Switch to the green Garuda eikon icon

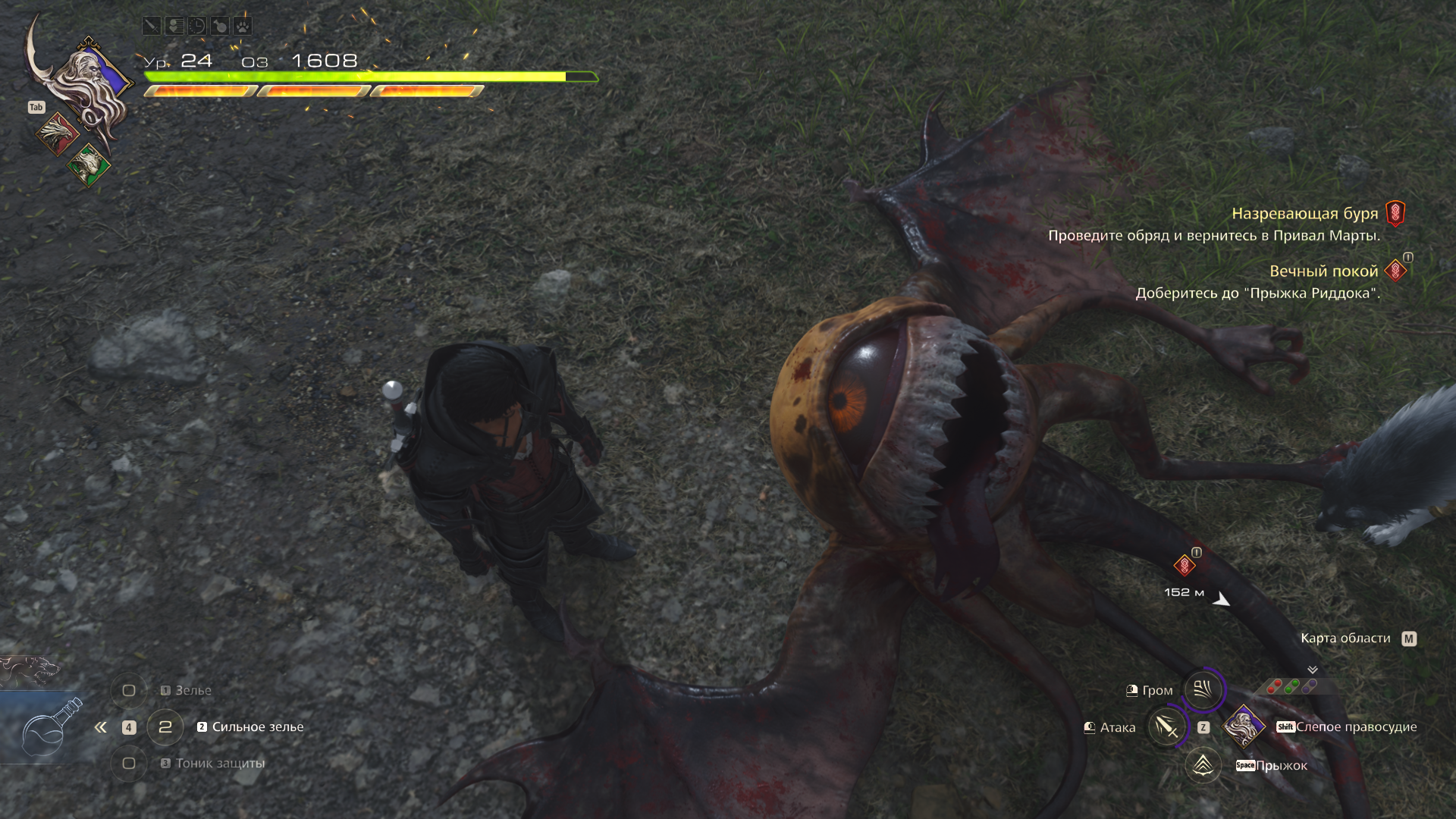[x=89, y=164]
